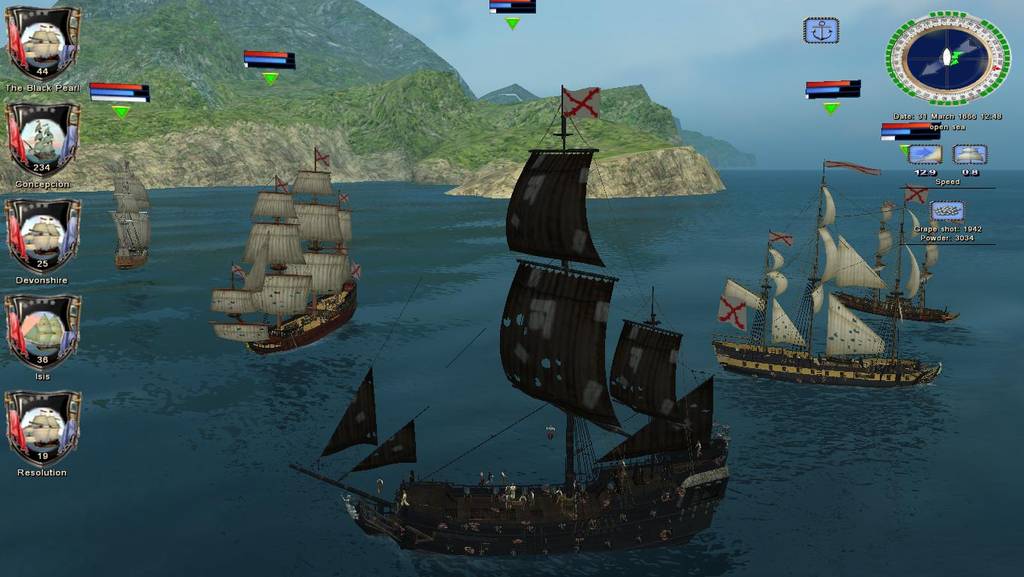Pick the Isis ship portrait
Image resolution: width=1024 pixels, height=577 pixels.
click(43, 330)
